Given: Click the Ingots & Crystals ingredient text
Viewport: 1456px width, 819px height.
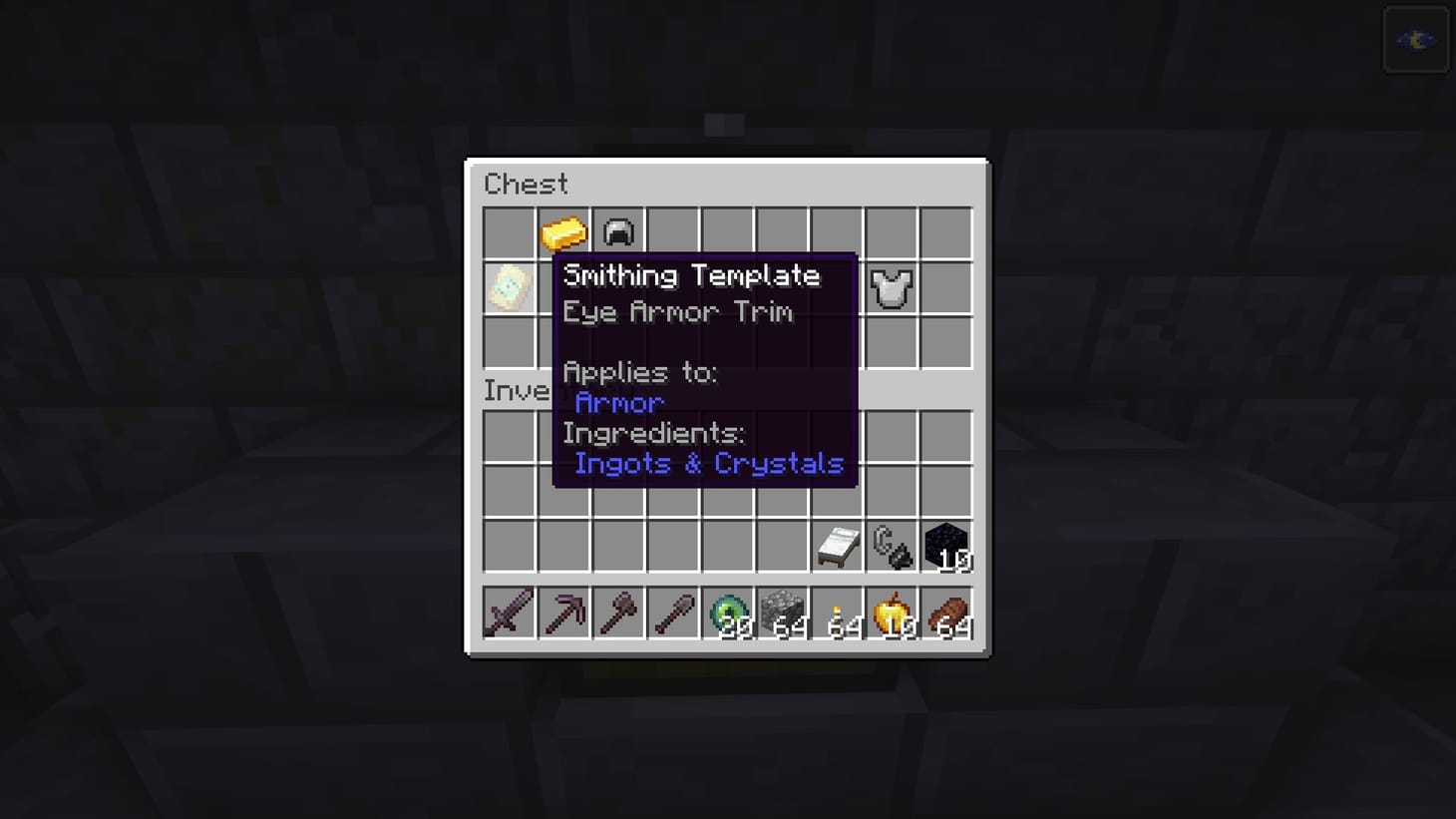Looking at the screenshot, I should [710, 463].
